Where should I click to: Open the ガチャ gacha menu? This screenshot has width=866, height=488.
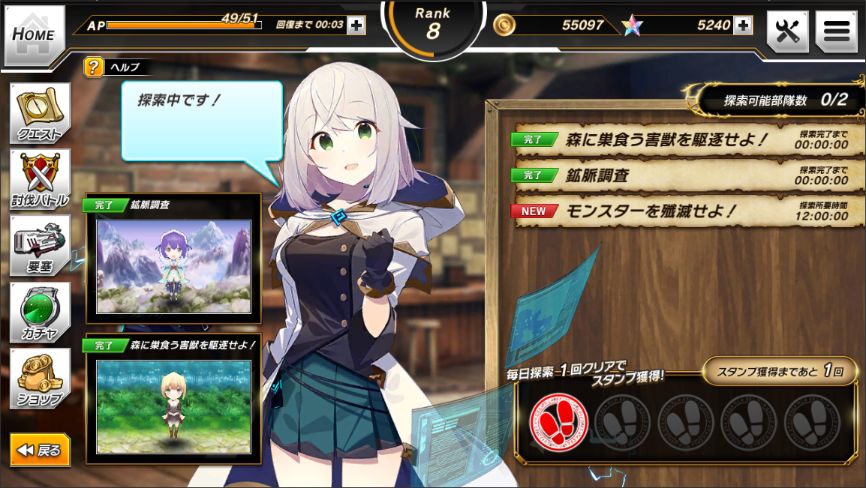coord(40,312)
